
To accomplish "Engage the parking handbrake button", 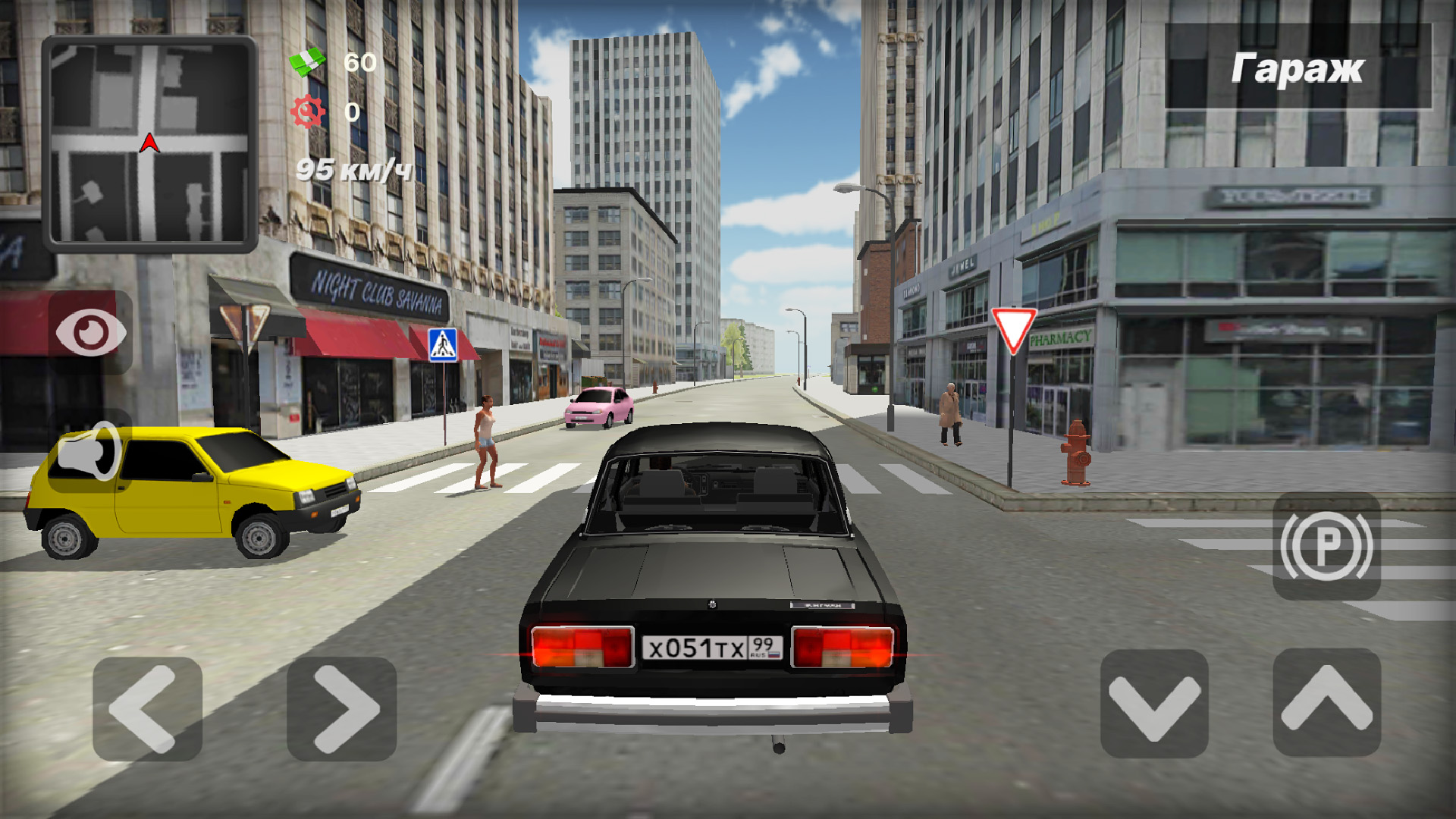I will click(1326, 546).
